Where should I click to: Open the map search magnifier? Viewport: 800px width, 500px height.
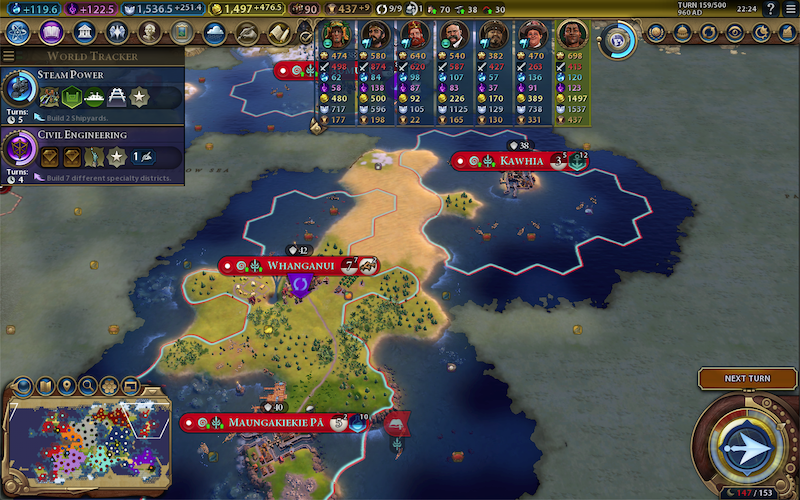[88, 385]
